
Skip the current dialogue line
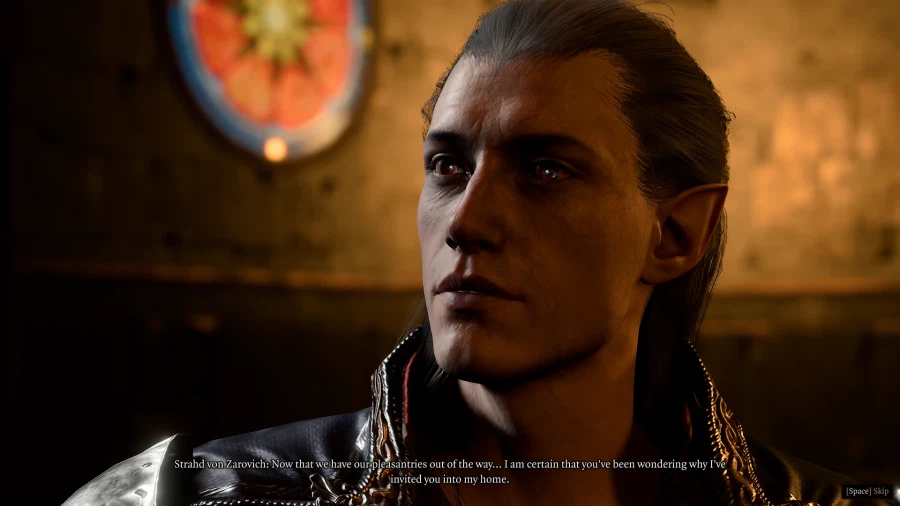[867, 491]
